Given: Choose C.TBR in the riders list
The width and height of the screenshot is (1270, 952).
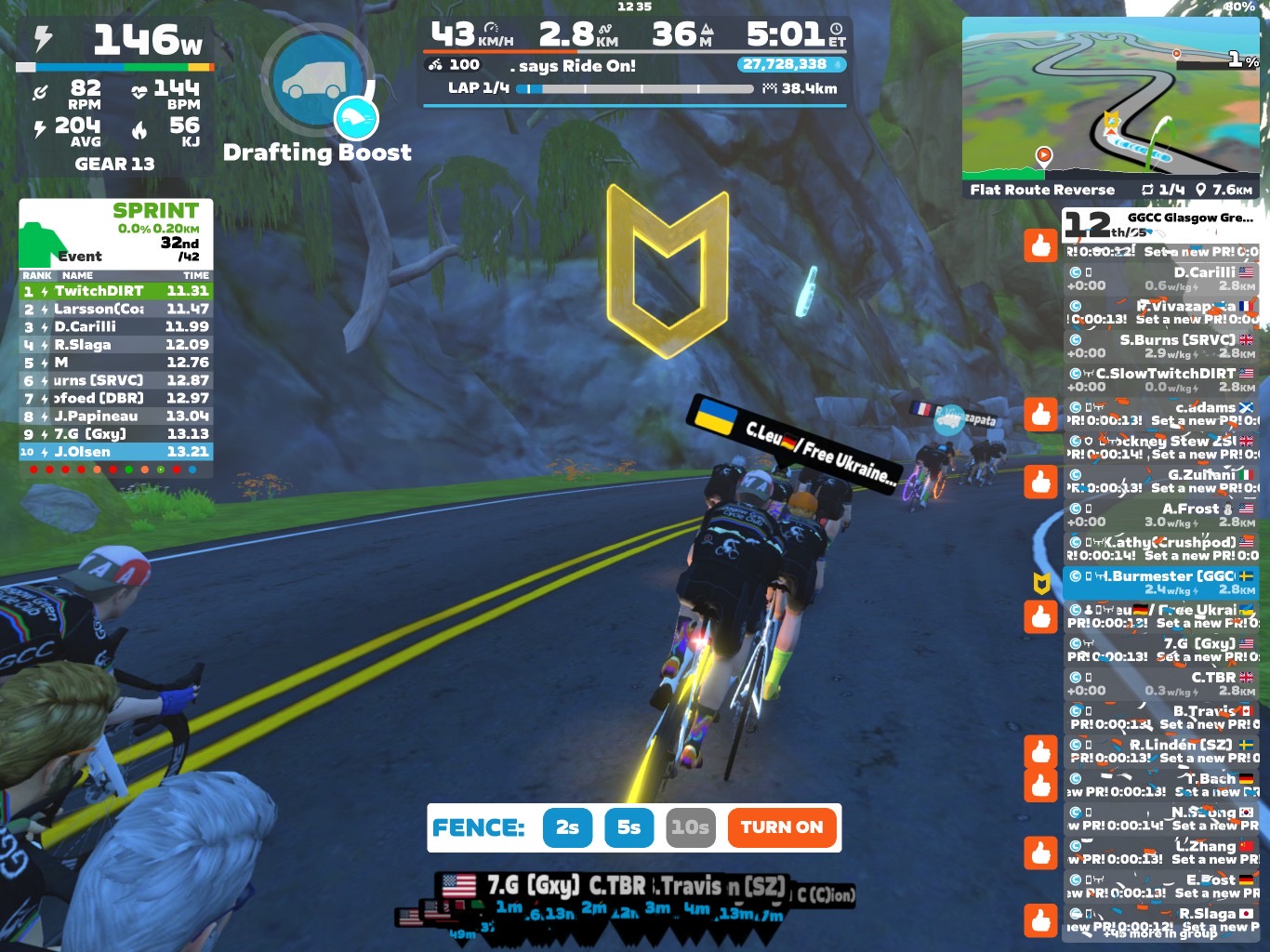Looking at the screenshot, I should (1161, 683).
